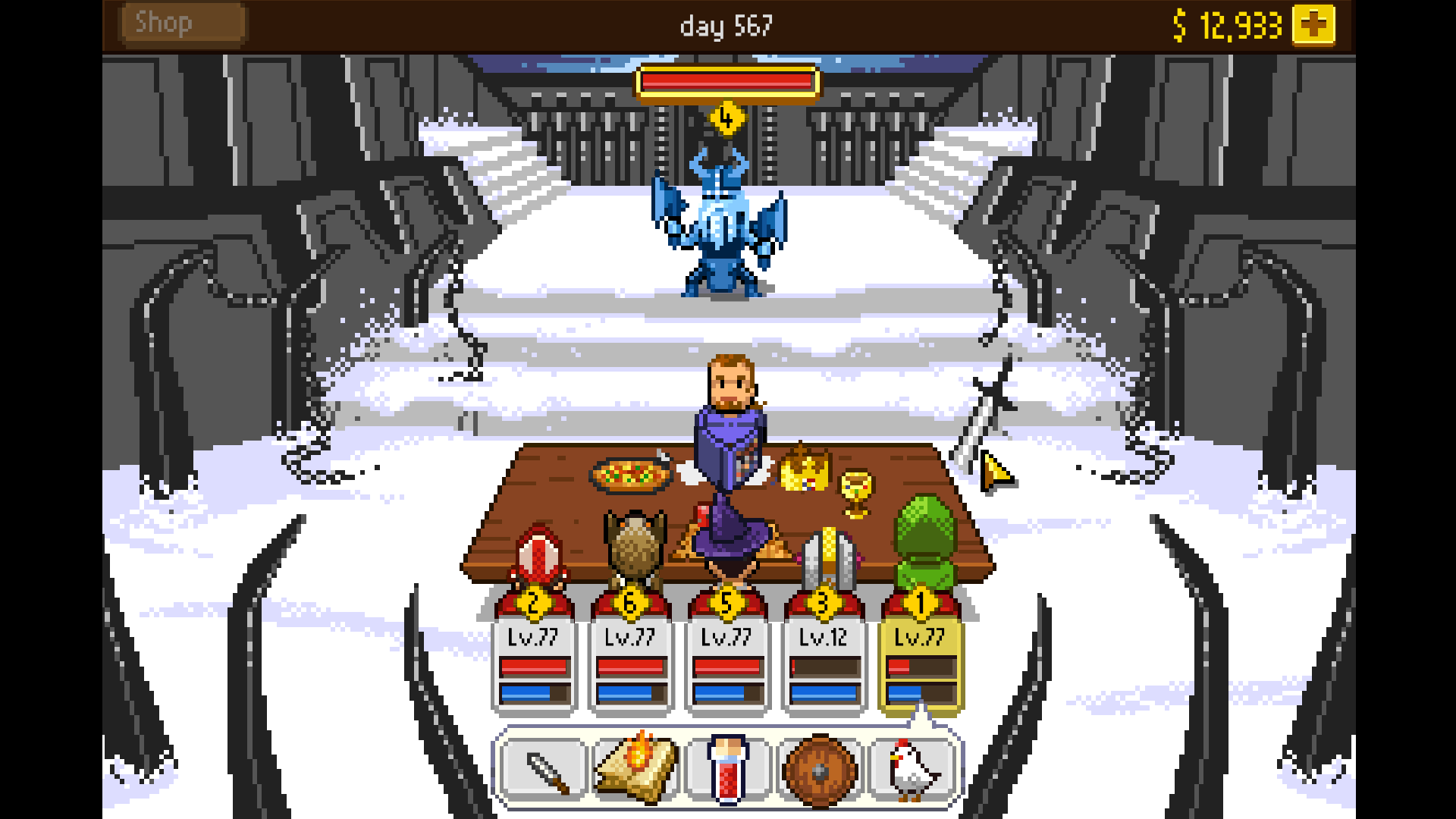Click the yellow enemy counter badge showing 4

[727, 118]
